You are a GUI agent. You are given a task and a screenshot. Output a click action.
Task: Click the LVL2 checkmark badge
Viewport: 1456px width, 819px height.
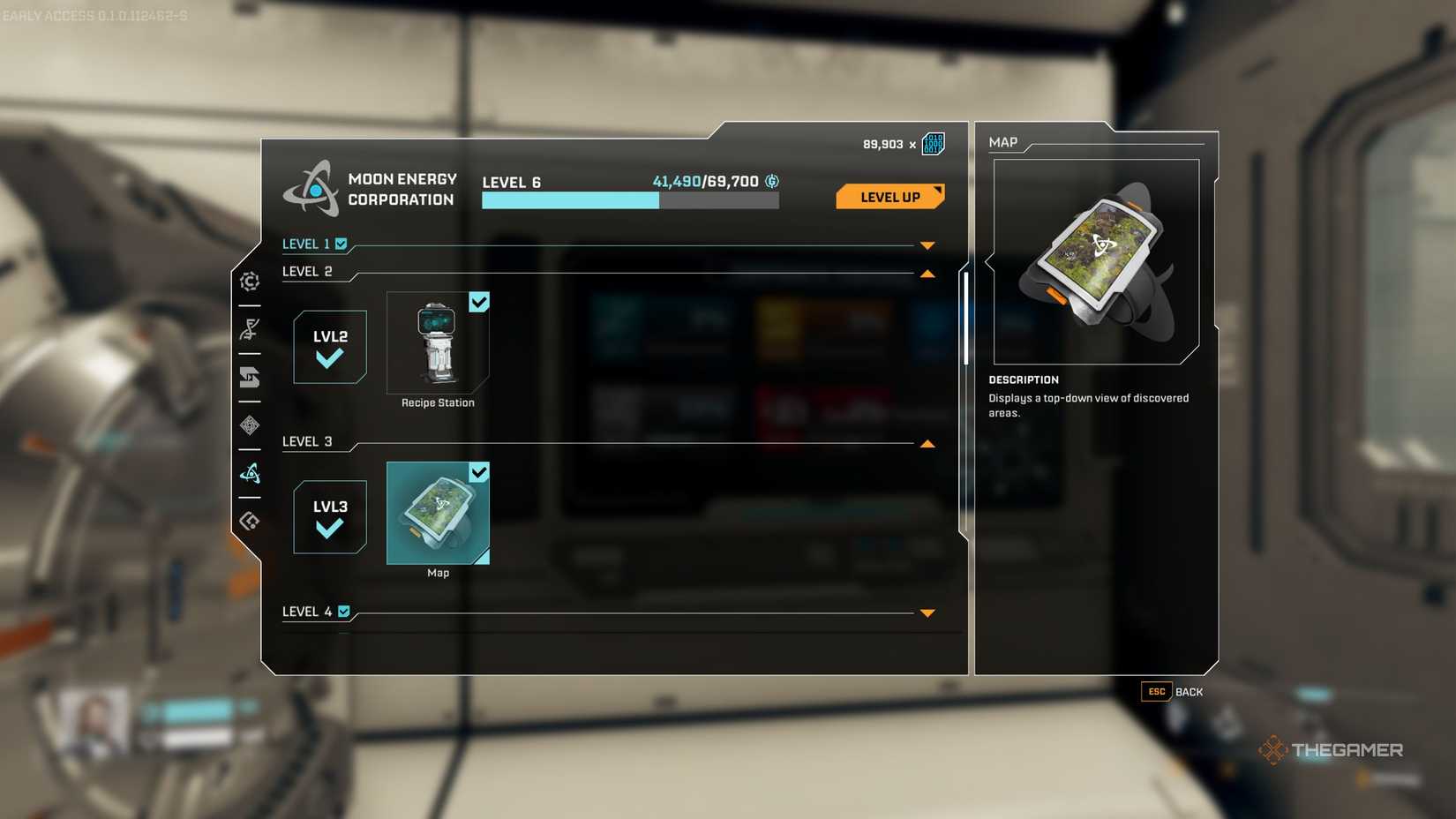click(329, 348)
